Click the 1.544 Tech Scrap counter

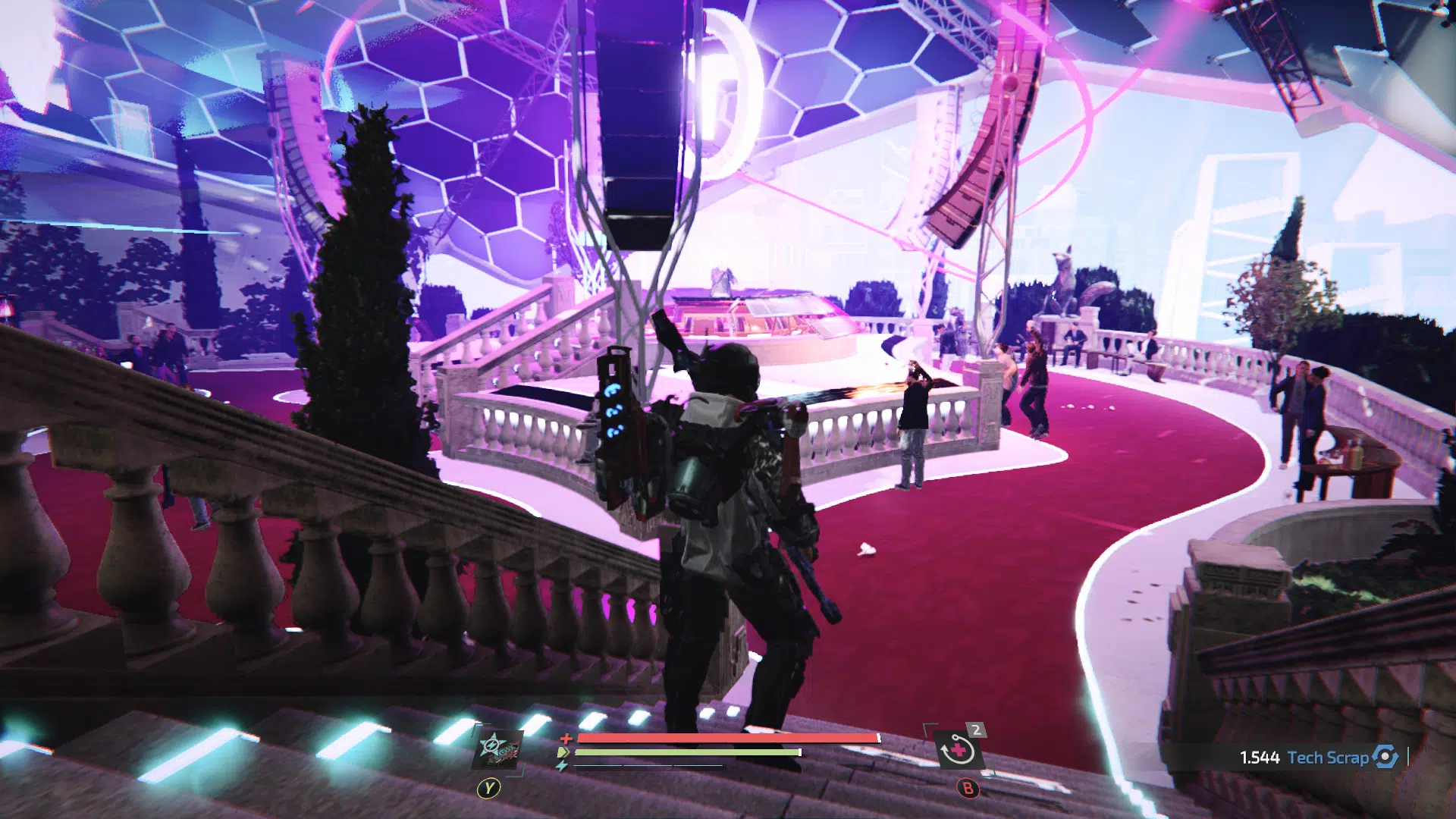1260,756
